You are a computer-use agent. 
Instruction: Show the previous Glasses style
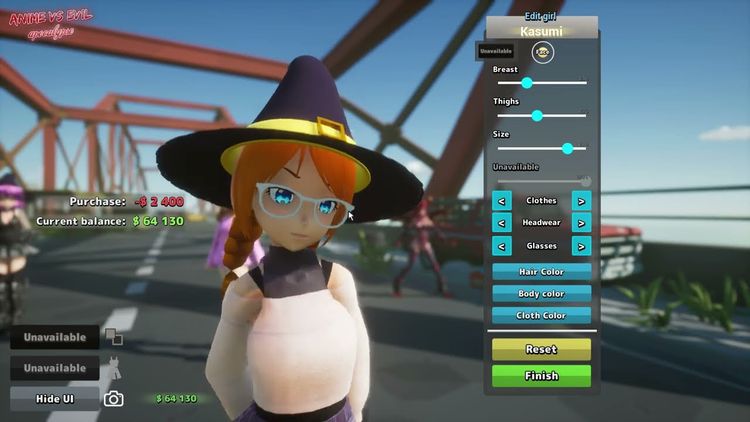502,246
